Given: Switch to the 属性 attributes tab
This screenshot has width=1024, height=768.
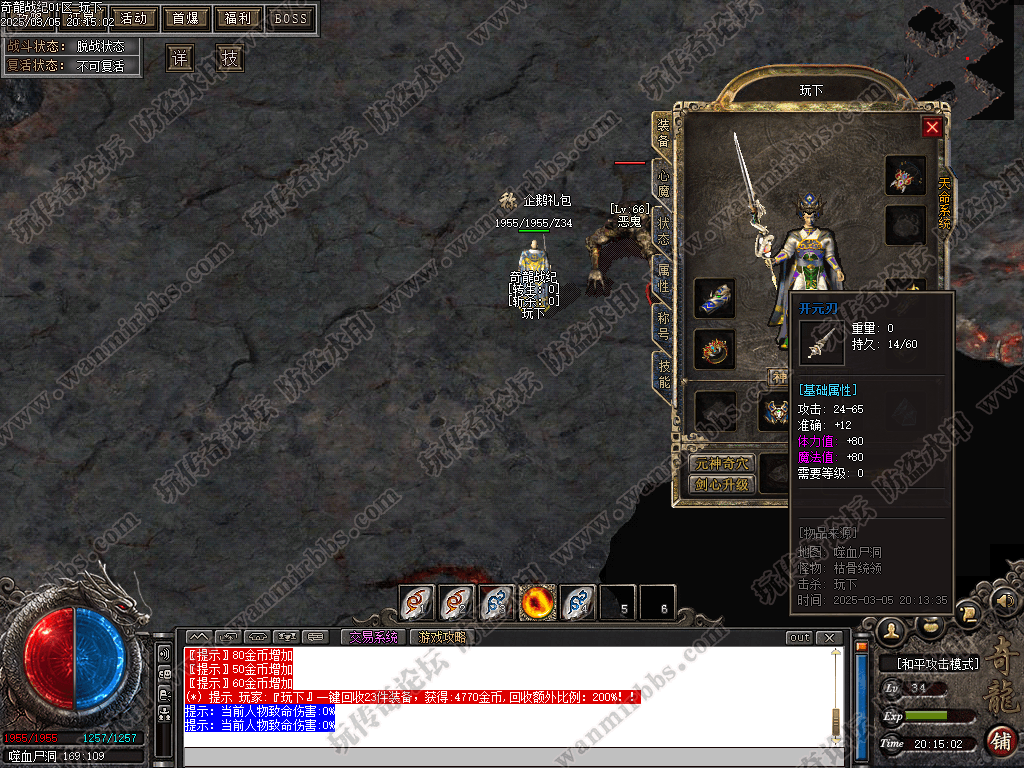Looking at the screenshot, I should (663, 277).
